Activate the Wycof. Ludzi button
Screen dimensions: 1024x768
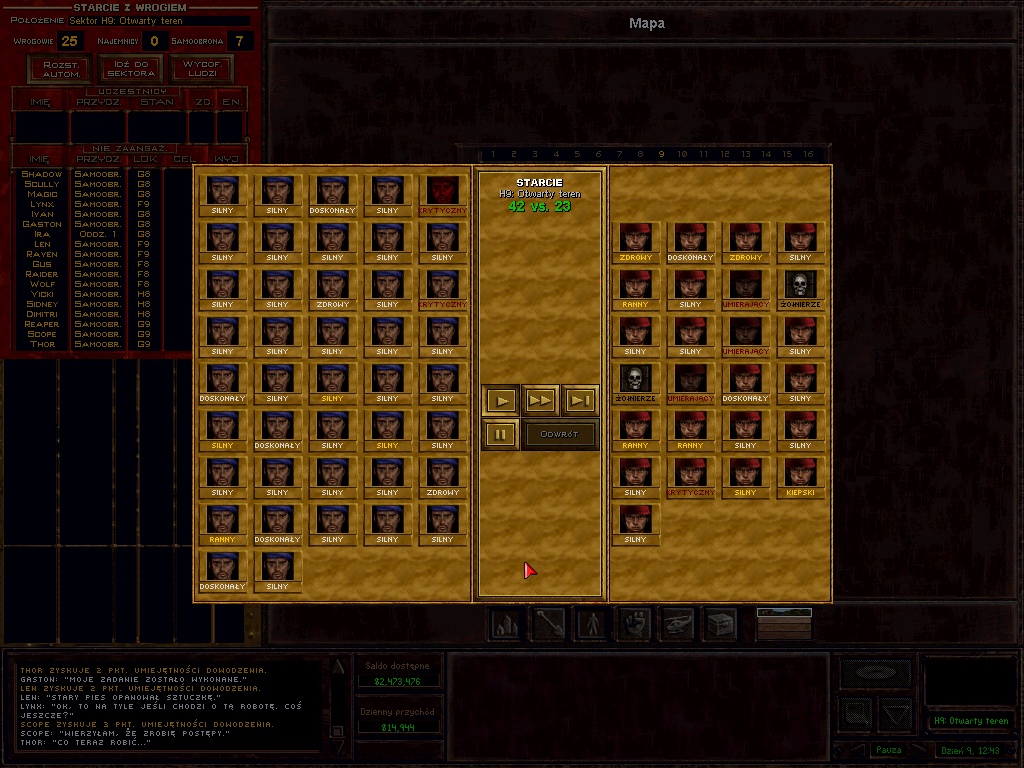point(200,69)
